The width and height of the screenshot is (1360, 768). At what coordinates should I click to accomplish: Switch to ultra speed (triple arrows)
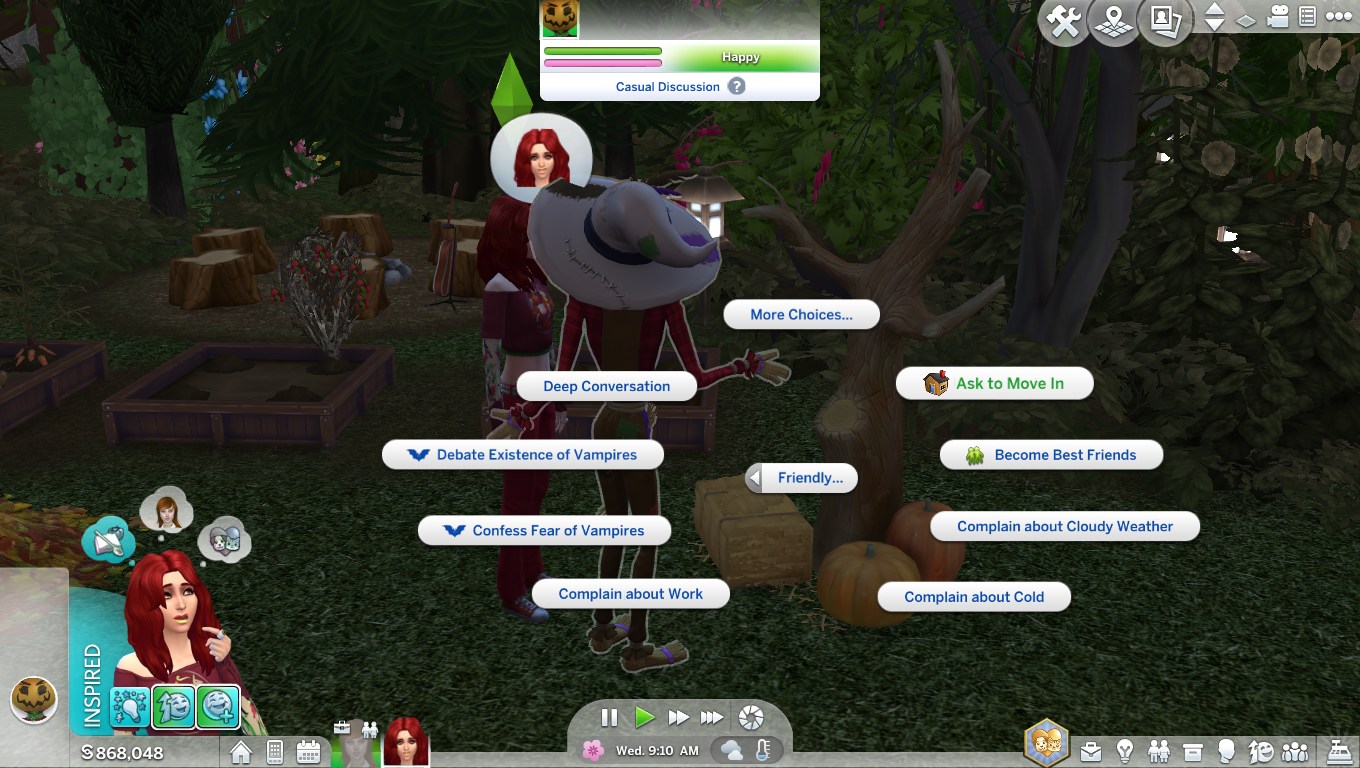(711, 718)
